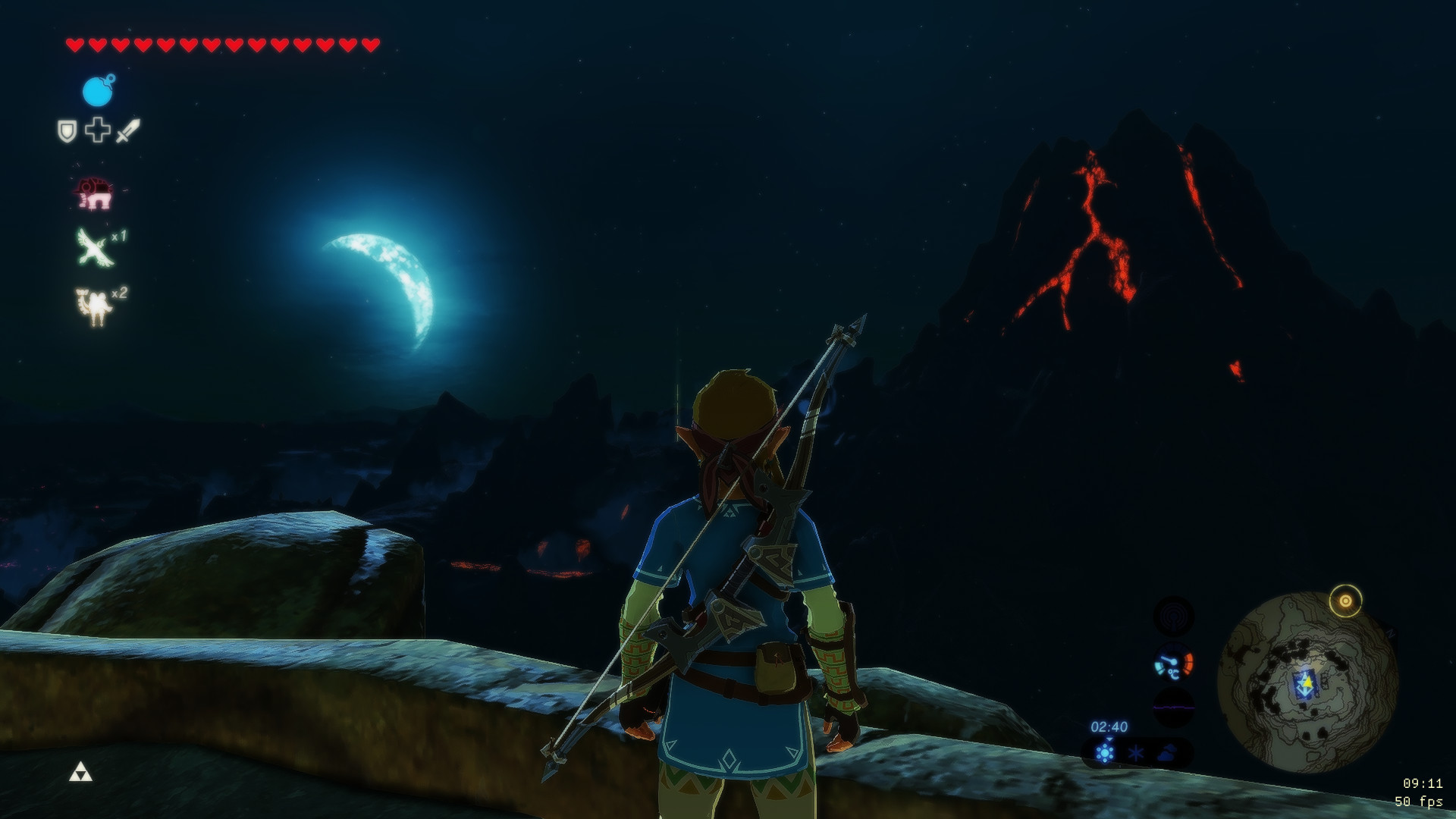Click the Sheikah Sensor icon near the minimap
The image size is (1456, 819).
coord(1175,617)
